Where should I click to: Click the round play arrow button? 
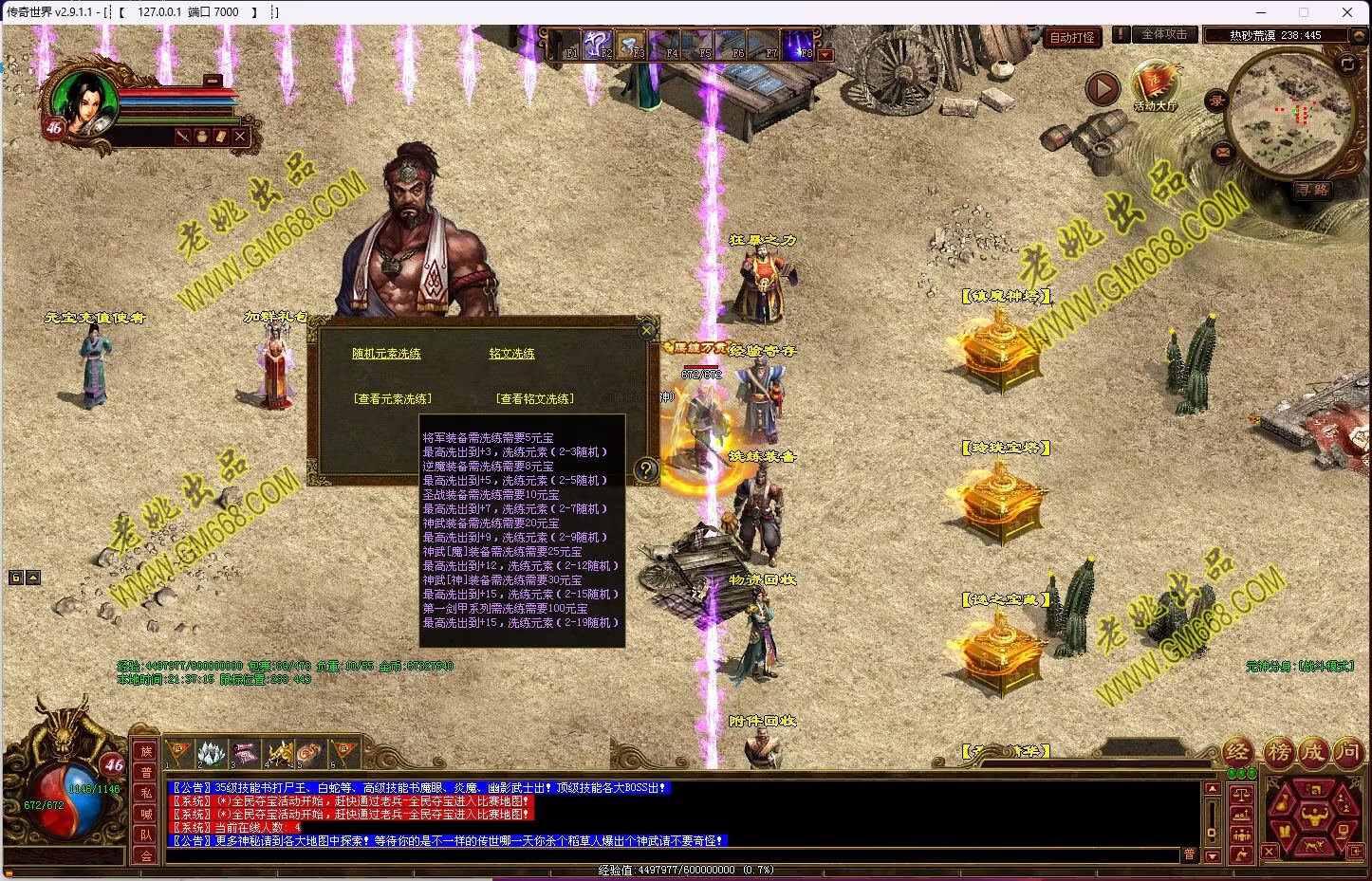1102,89
